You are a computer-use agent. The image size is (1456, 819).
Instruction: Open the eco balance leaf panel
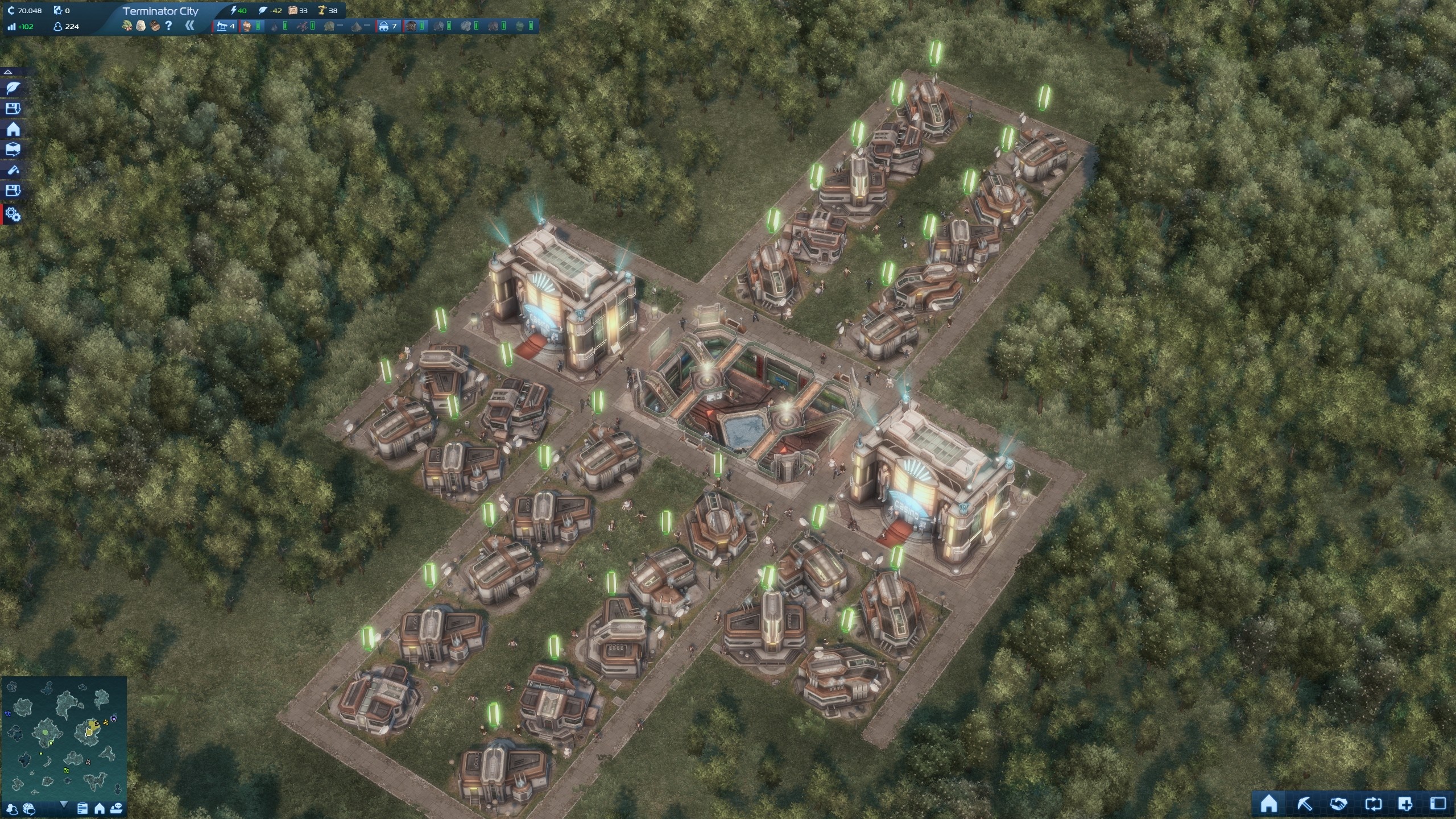point(13,88)
